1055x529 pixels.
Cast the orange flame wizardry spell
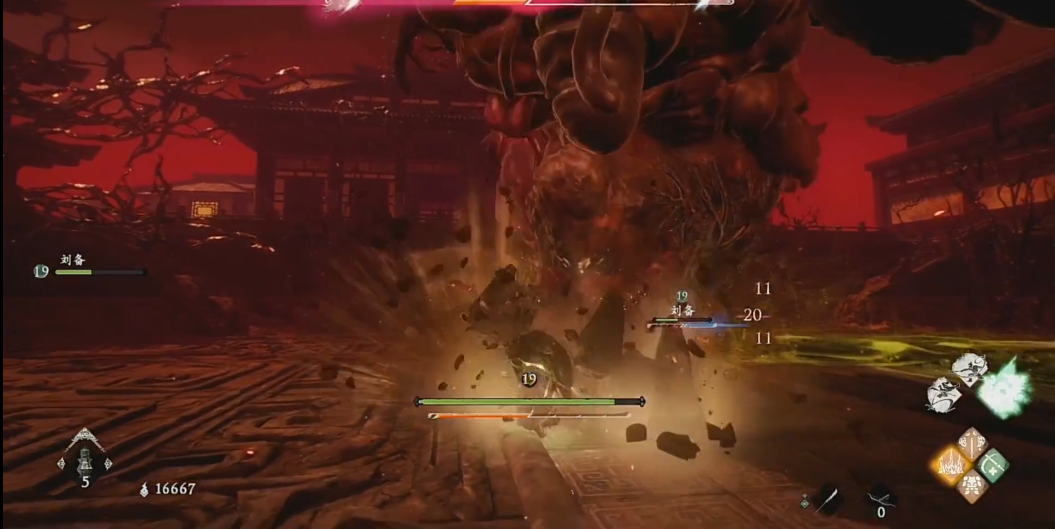pyautogui.click(x=951, y=464)
